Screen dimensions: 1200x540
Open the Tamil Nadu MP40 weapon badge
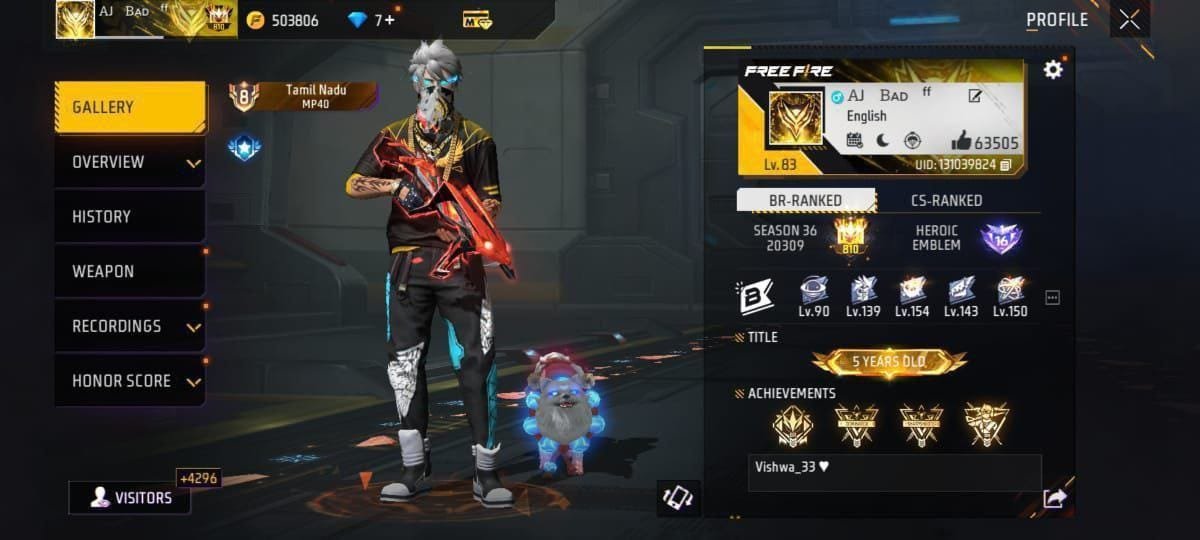(x=304, y=96)
